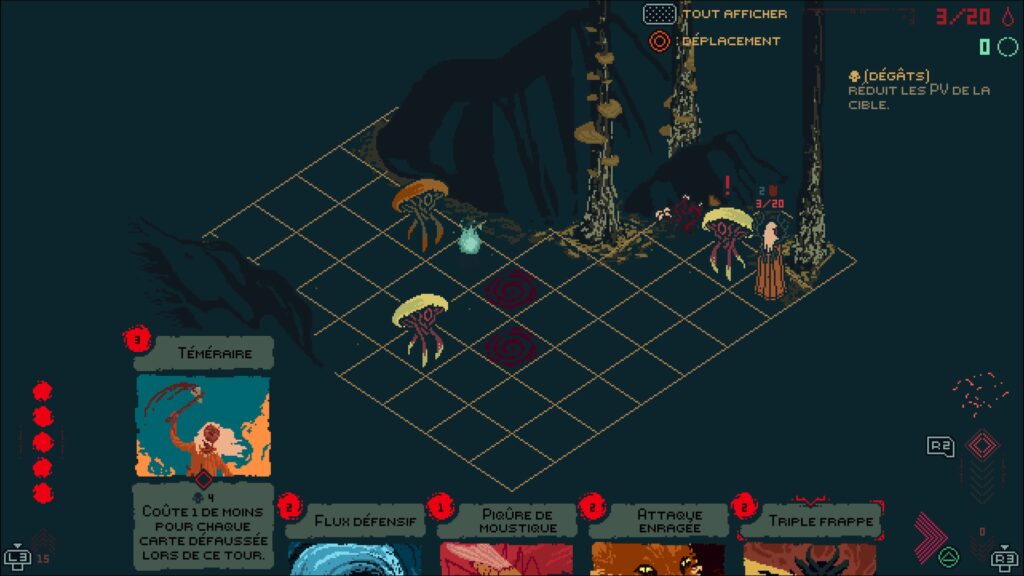This screenshot has height=576, width=1024.
Task: Select the Téméraire card
Action: pos(202,425)
